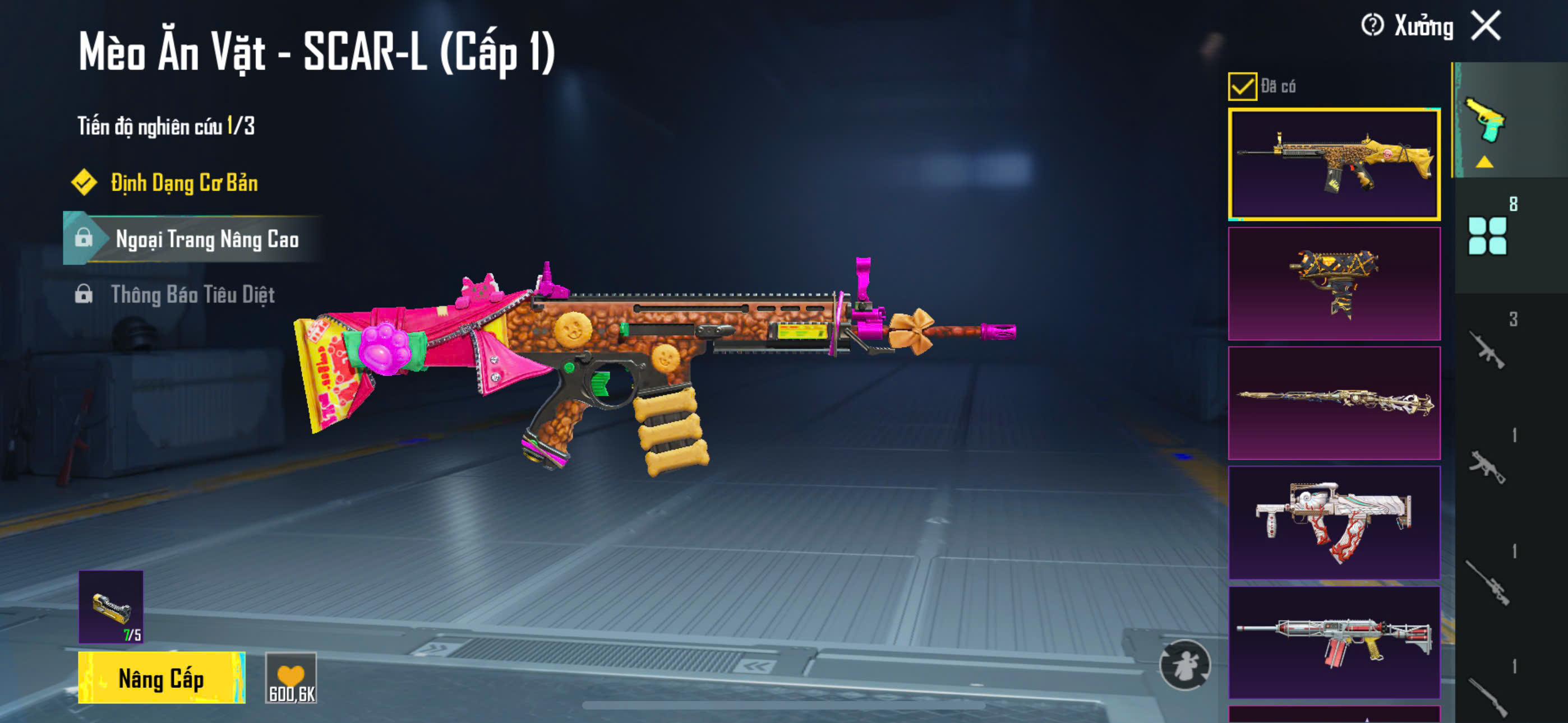
Task: Choose the red-white rifle with yellow grip
Action: click(x=1334, y=642)
